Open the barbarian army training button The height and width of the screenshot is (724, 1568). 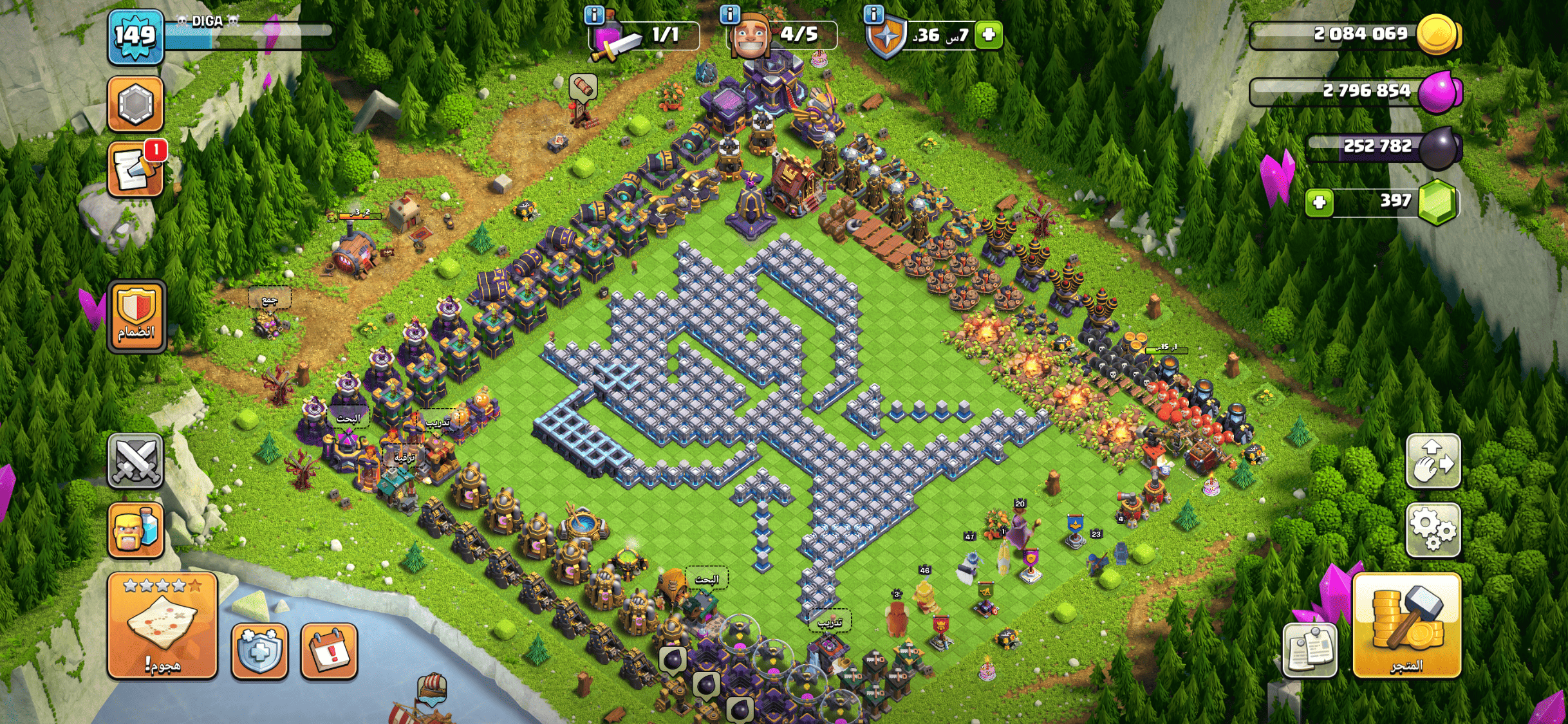tap(135, 530)
